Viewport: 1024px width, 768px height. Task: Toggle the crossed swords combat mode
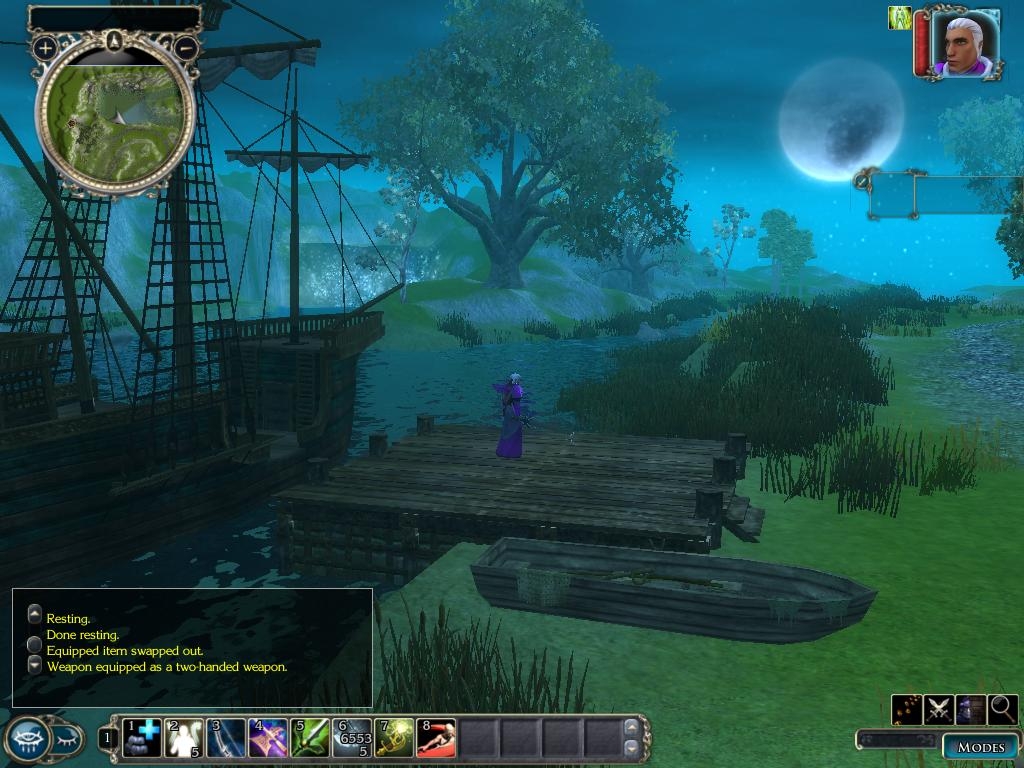point(938,709)
